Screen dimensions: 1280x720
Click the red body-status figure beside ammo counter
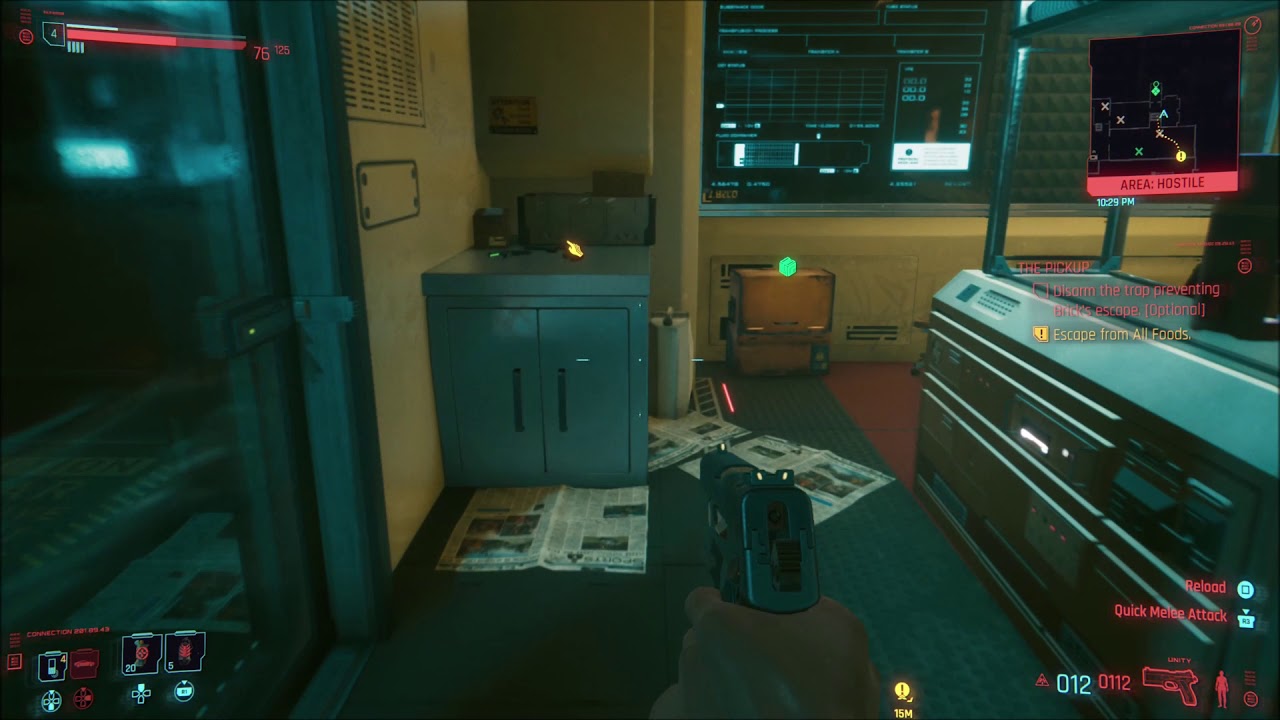1221,688
